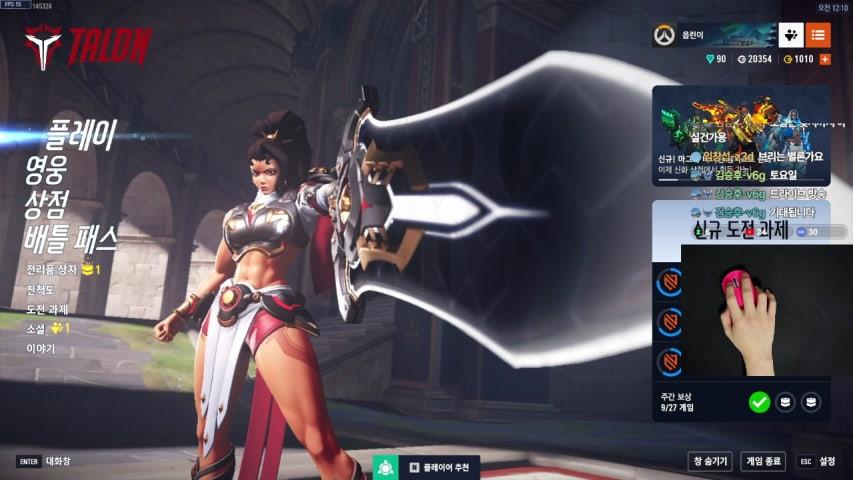Open the orange list menu button
Viewport: 853px width, 480px height.
(818, 36)
